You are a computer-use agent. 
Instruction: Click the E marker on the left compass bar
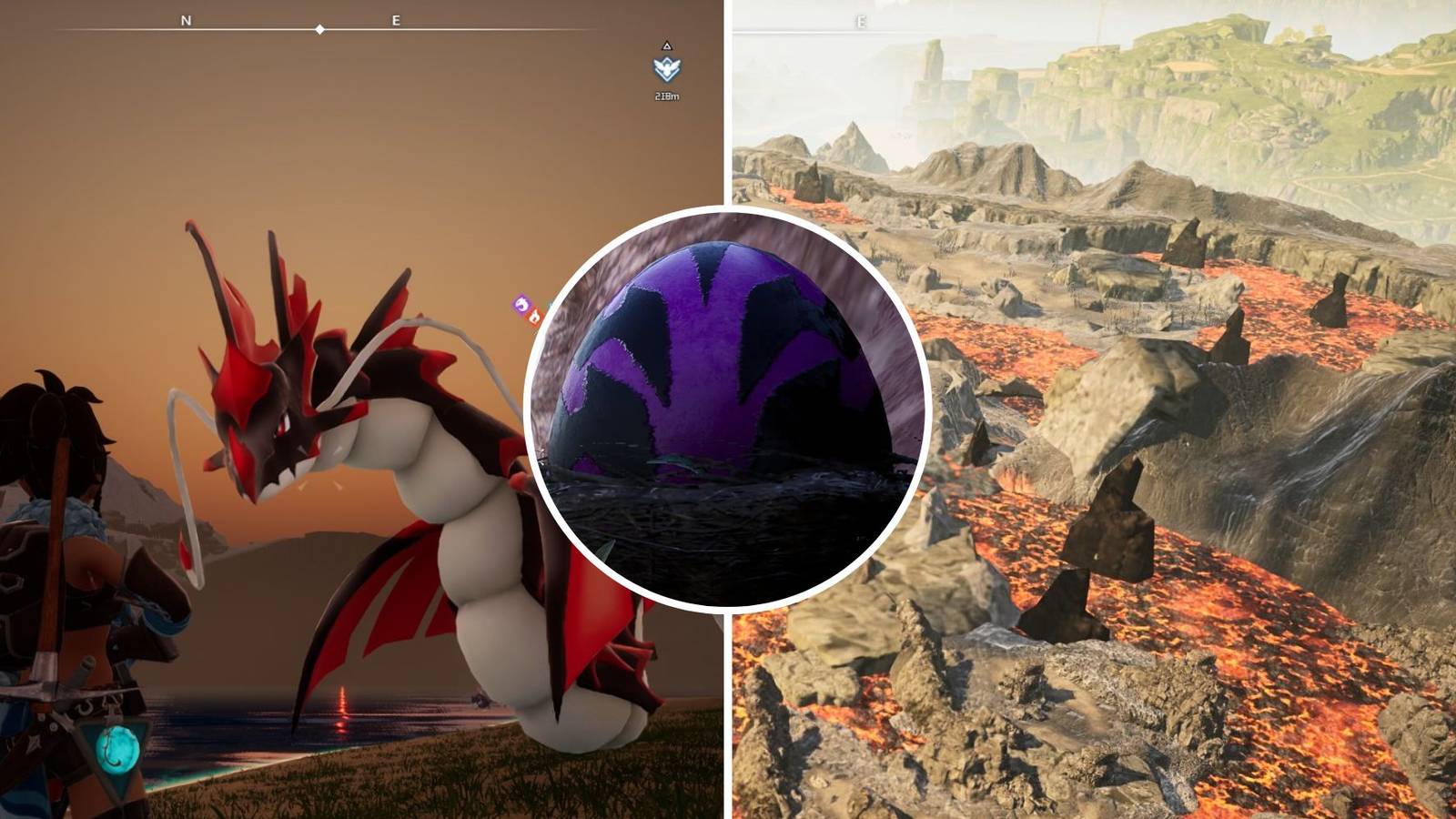click(x=394, y=18)
